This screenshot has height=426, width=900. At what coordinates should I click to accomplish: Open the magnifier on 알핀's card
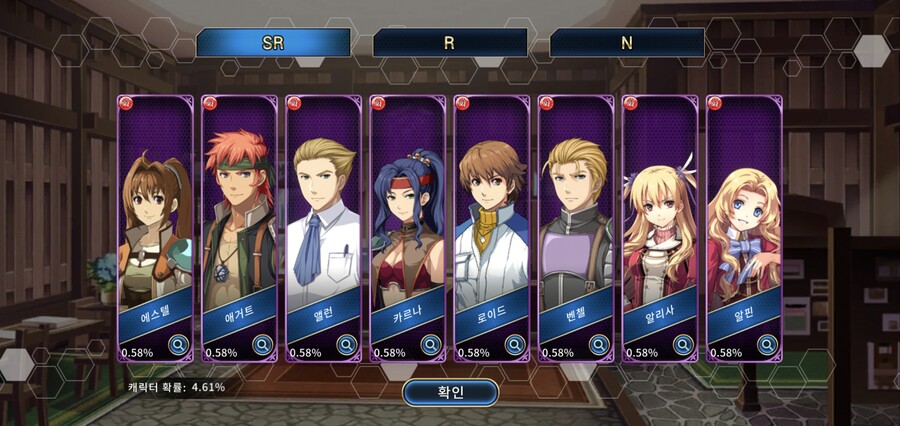[x=767, y=345]
